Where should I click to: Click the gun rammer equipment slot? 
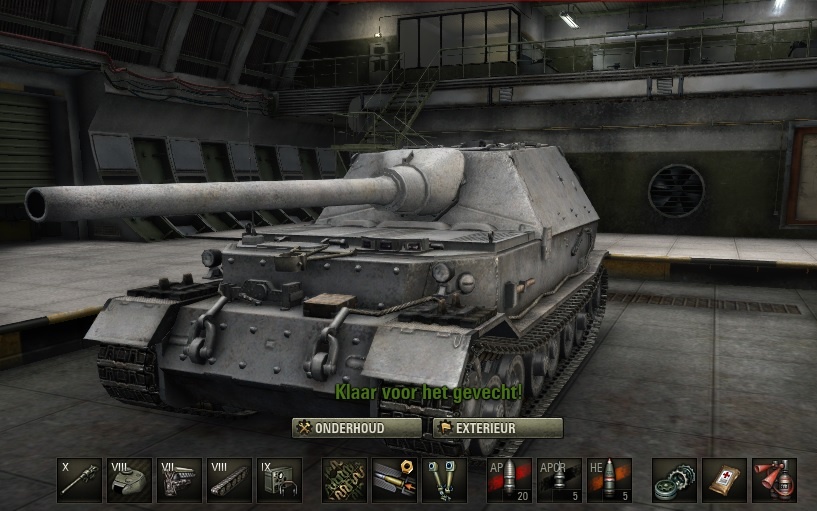tap(394, 480)
